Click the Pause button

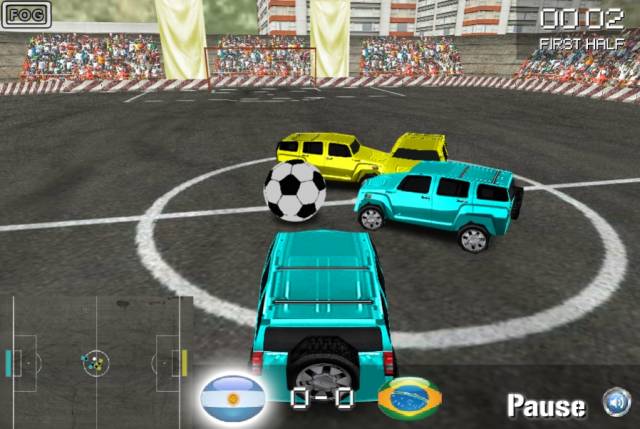546,405
